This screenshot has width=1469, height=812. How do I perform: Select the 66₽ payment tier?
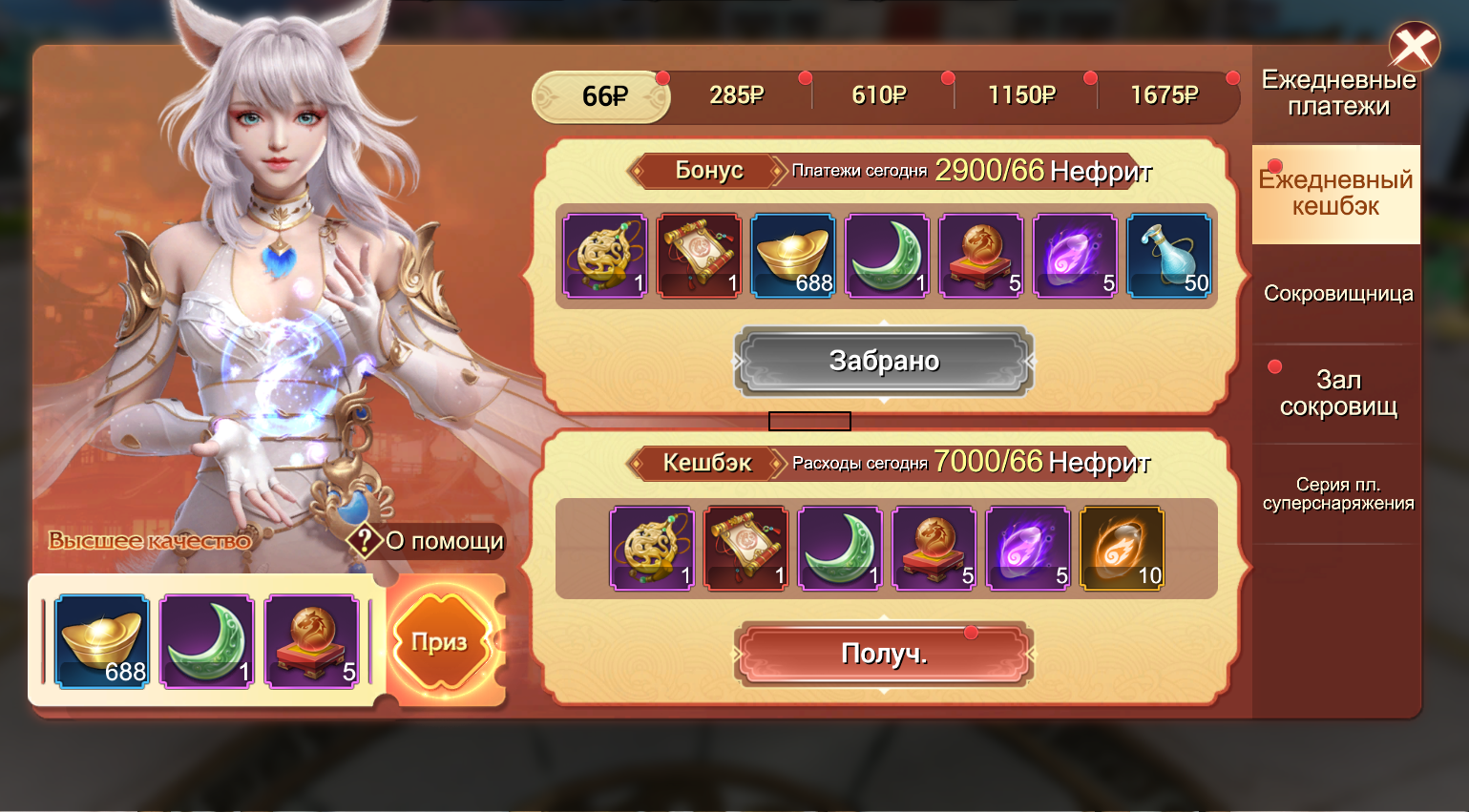tap(602, 96)
